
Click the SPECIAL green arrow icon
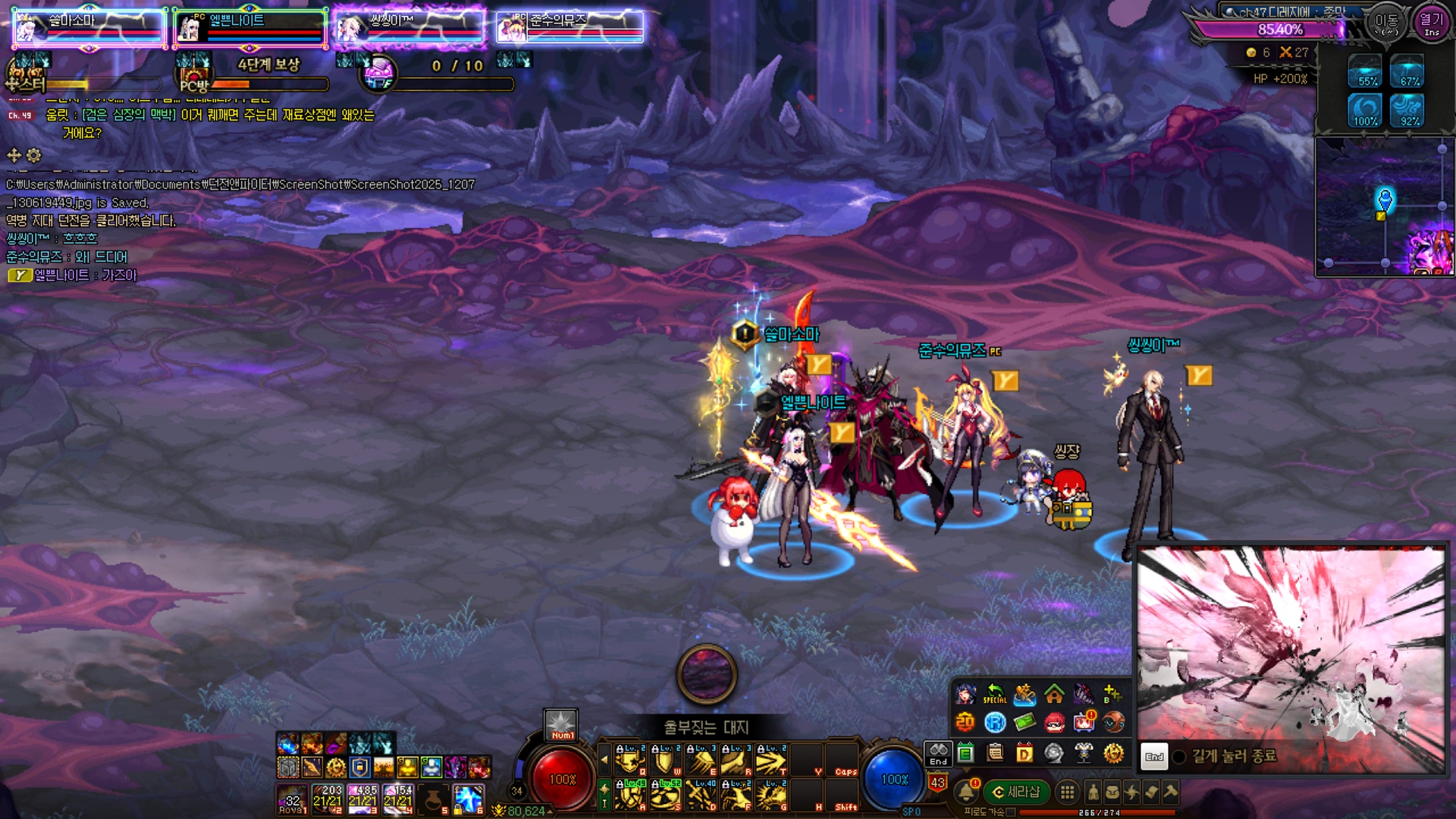click(994, 694)
